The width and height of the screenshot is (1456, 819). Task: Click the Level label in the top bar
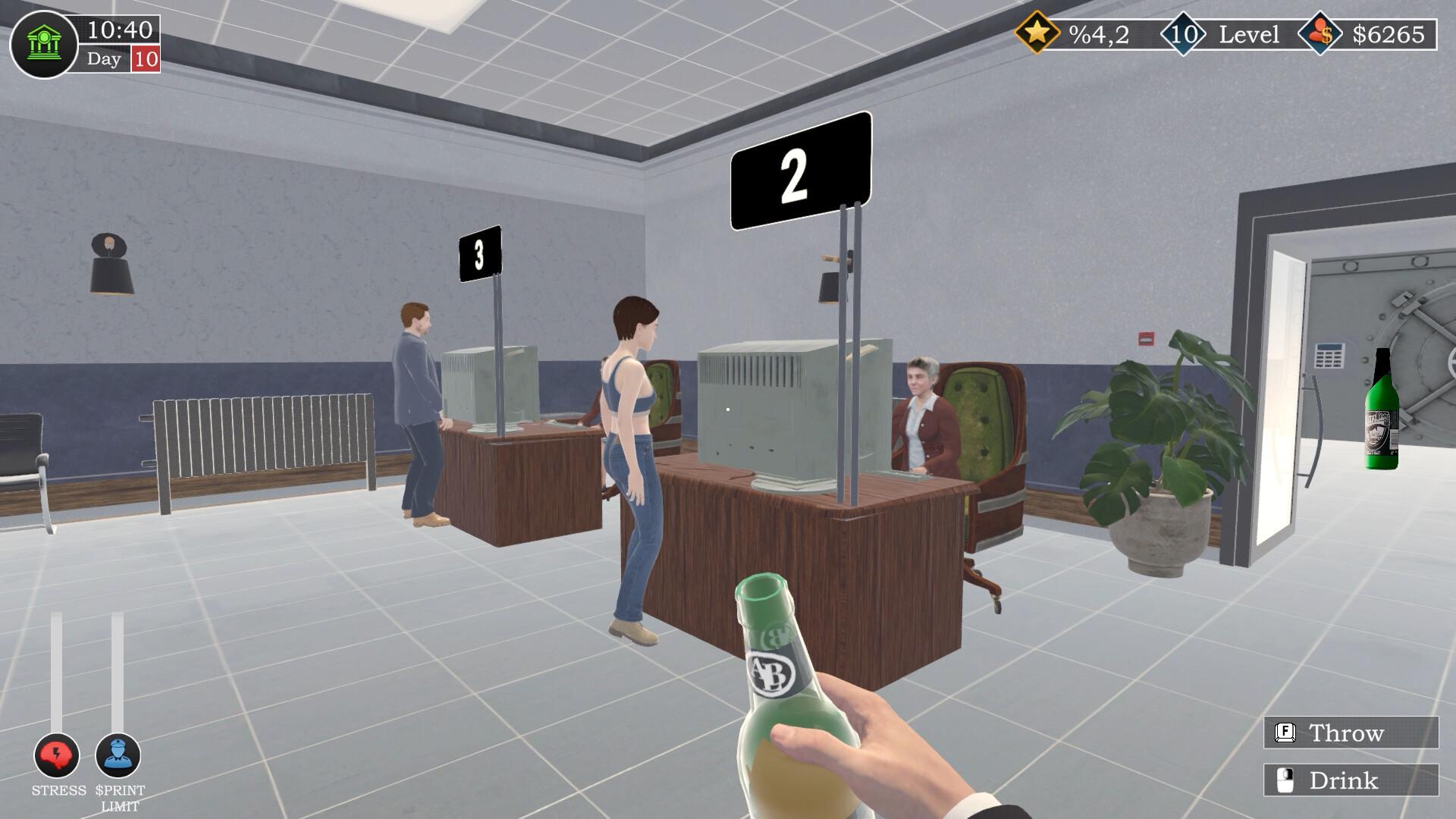pos(1248,33)
